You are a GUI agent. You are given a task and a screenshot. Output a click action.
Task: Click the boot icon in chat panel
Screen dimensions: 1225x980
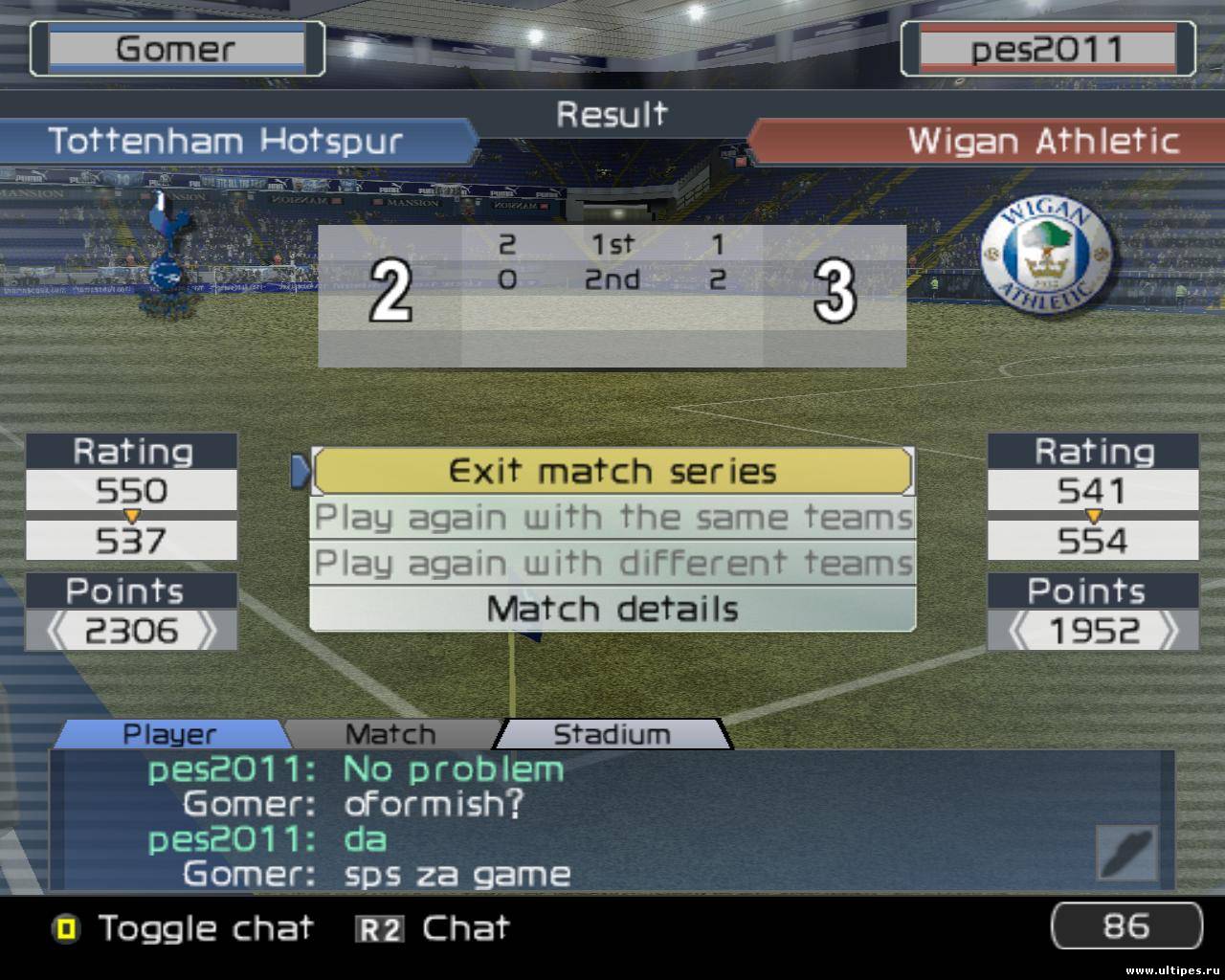(x=1127, y=853)
